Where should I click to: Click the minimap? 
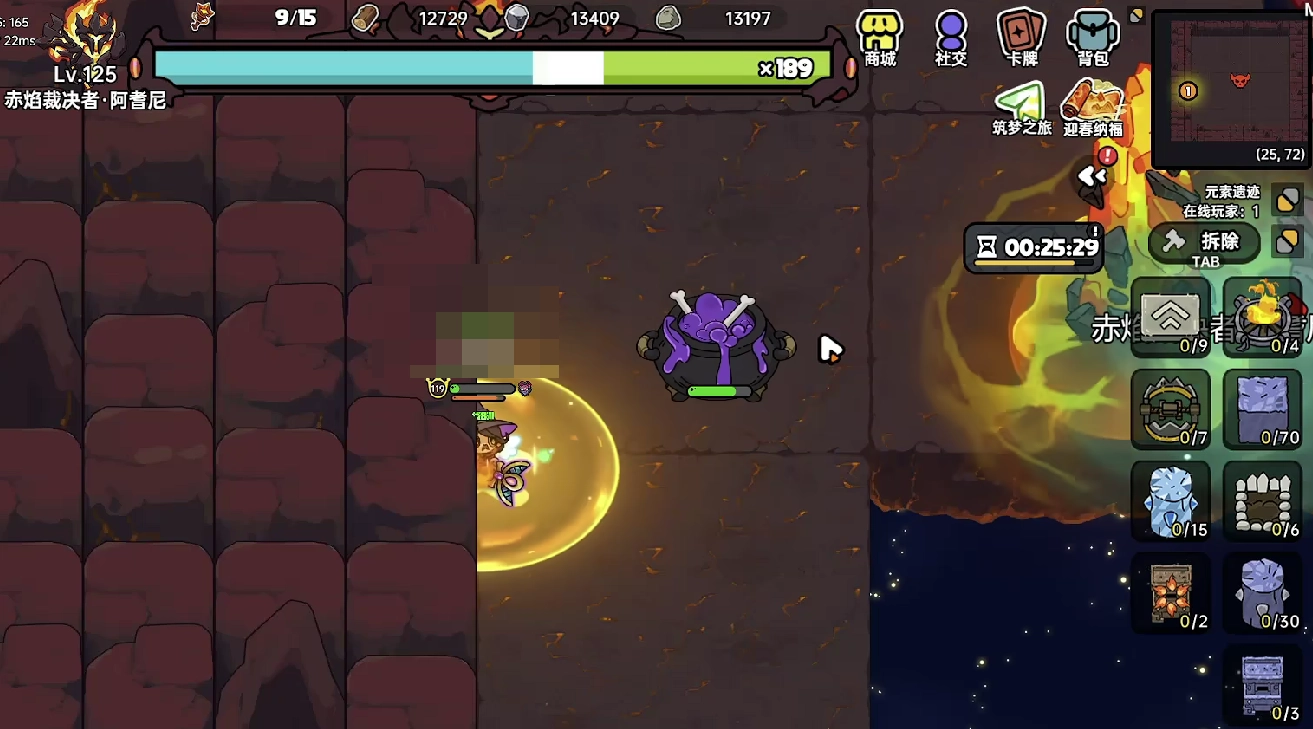point(1232,88)
